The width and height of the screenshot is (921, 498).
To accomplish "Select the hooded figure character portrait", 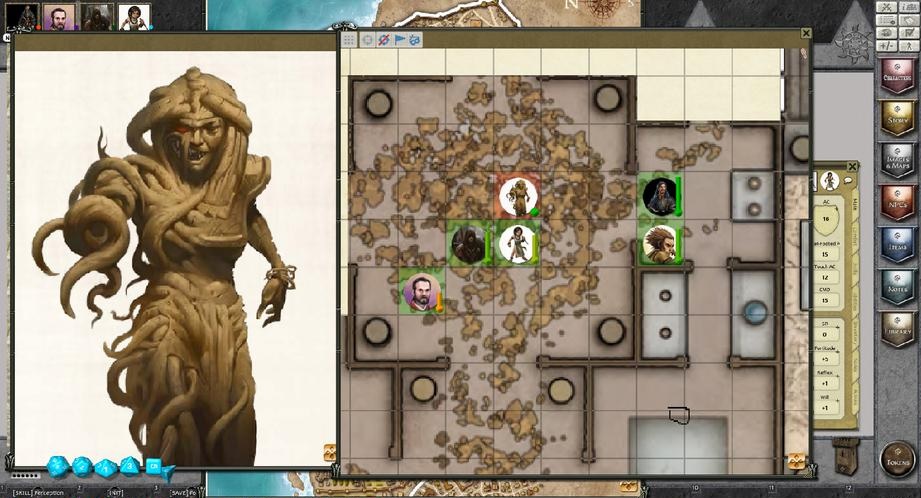I will [x=96, y=16].
